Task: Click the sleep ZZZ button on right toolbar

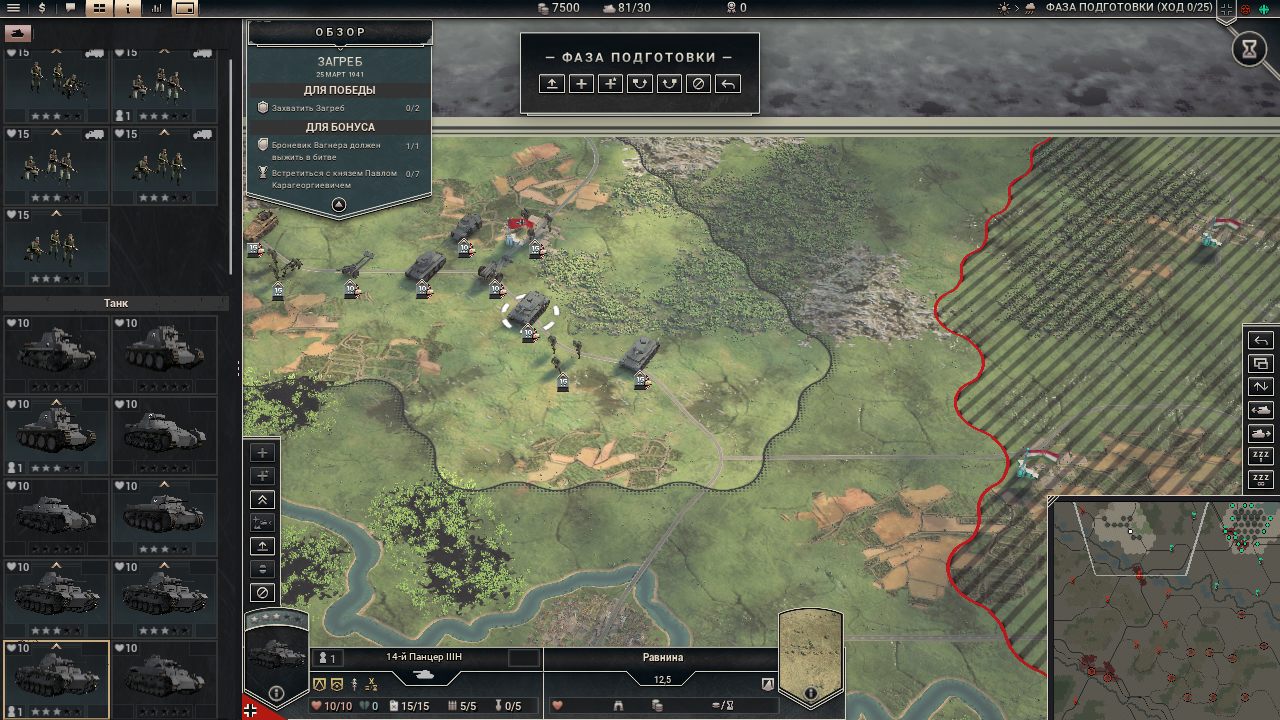Action: click(x=1261, y=456)
